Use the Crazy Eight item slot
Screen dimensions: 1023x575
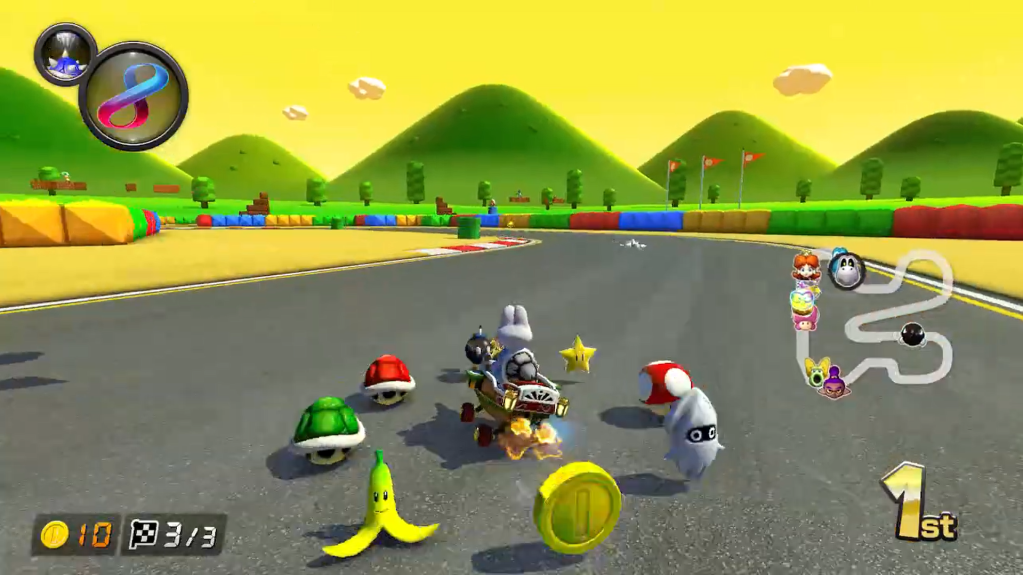click(133, 96)
